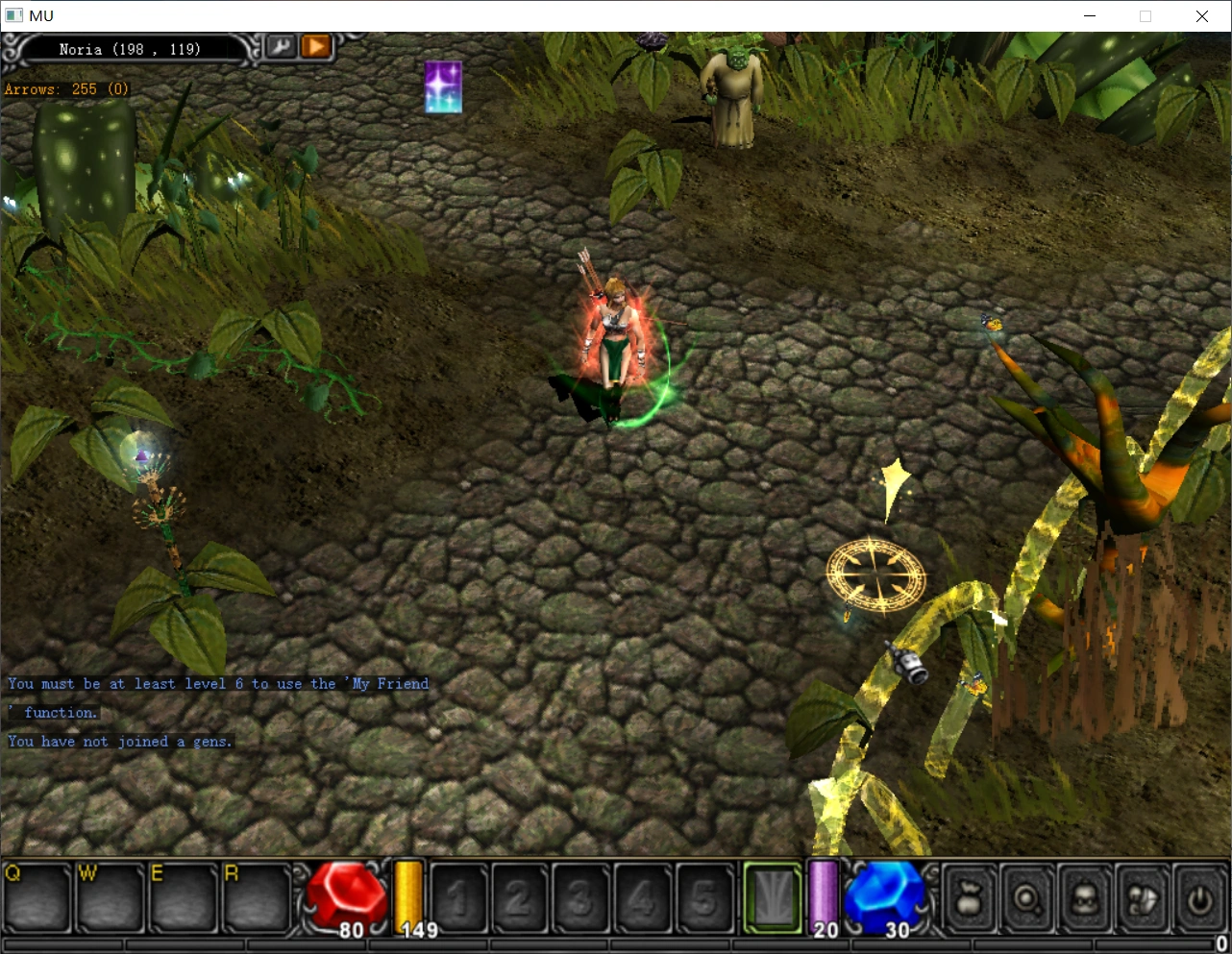Open the wrench settings button
The image size is (1232, 954).
pyautogui.click(x=281, y=46)
